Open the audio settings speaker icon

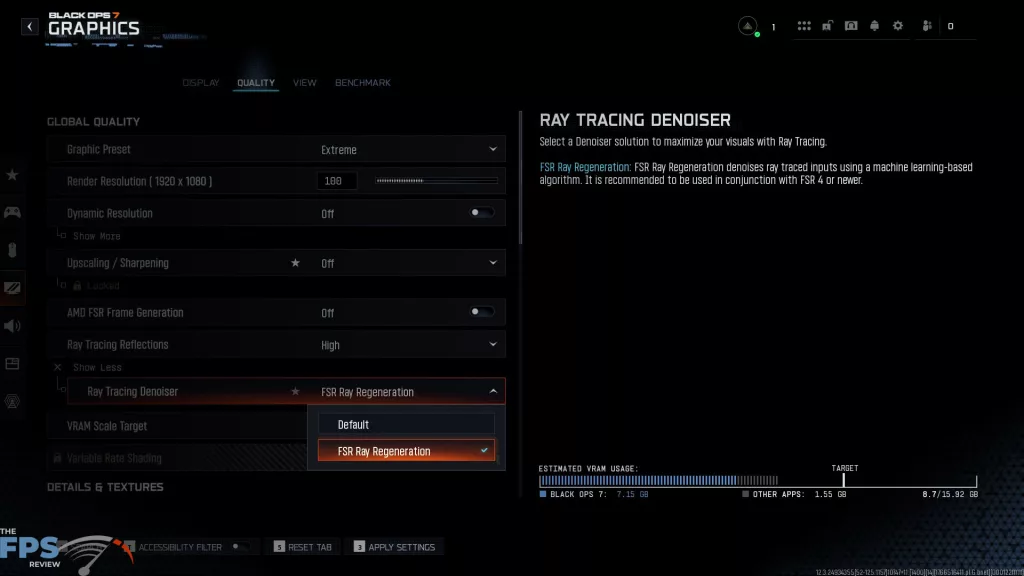pyautogui.click(x=13, y=326)
